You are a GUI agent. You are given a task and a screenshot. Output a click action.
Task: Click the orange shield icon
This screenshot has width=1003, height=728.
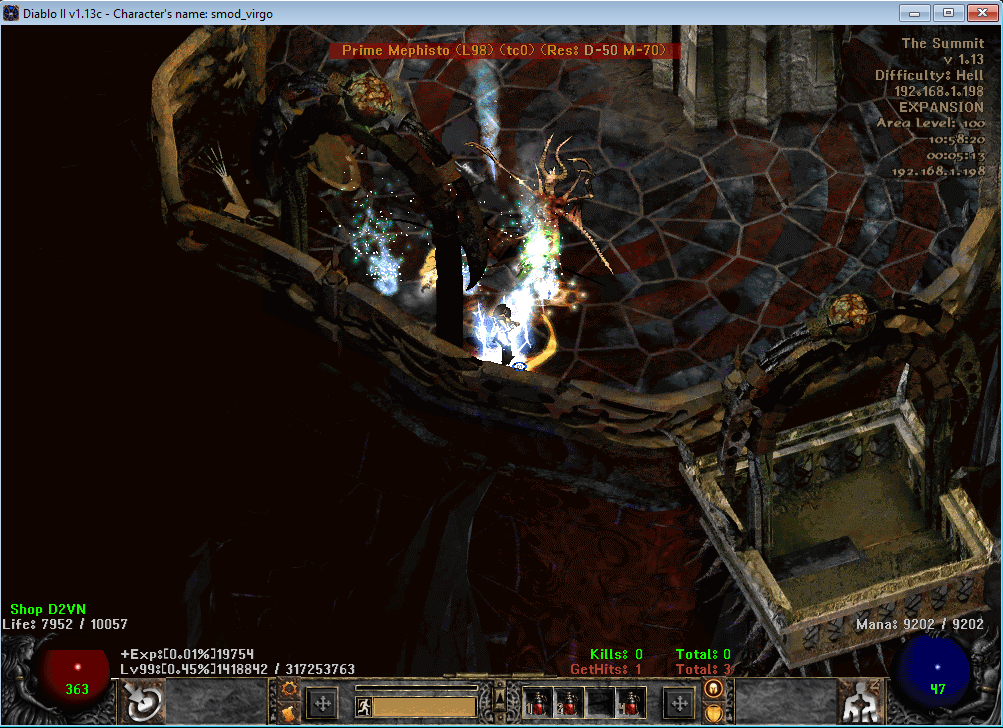point(714,712)
